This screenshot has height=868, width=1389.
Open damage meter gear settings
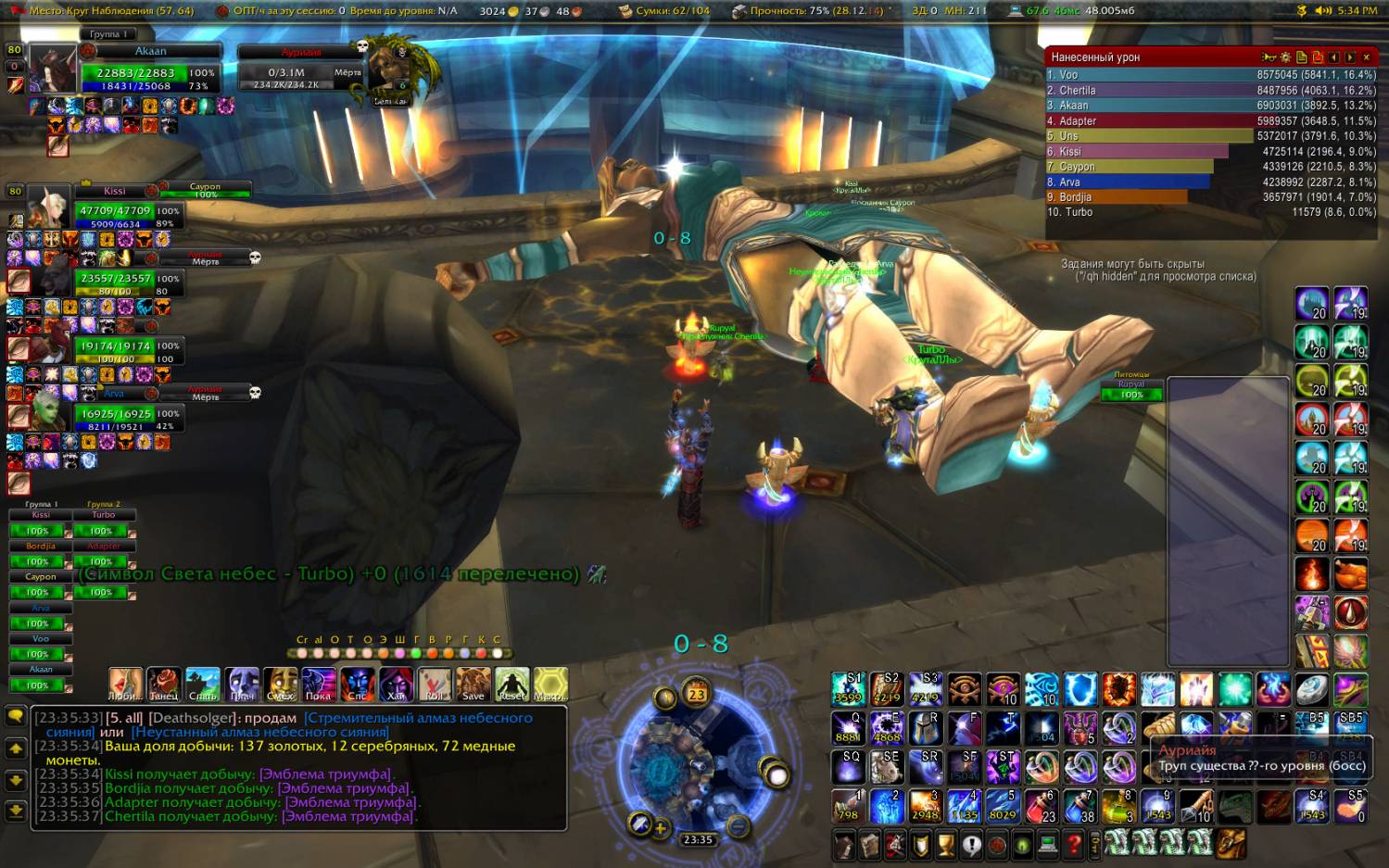tap(1285, 57)
